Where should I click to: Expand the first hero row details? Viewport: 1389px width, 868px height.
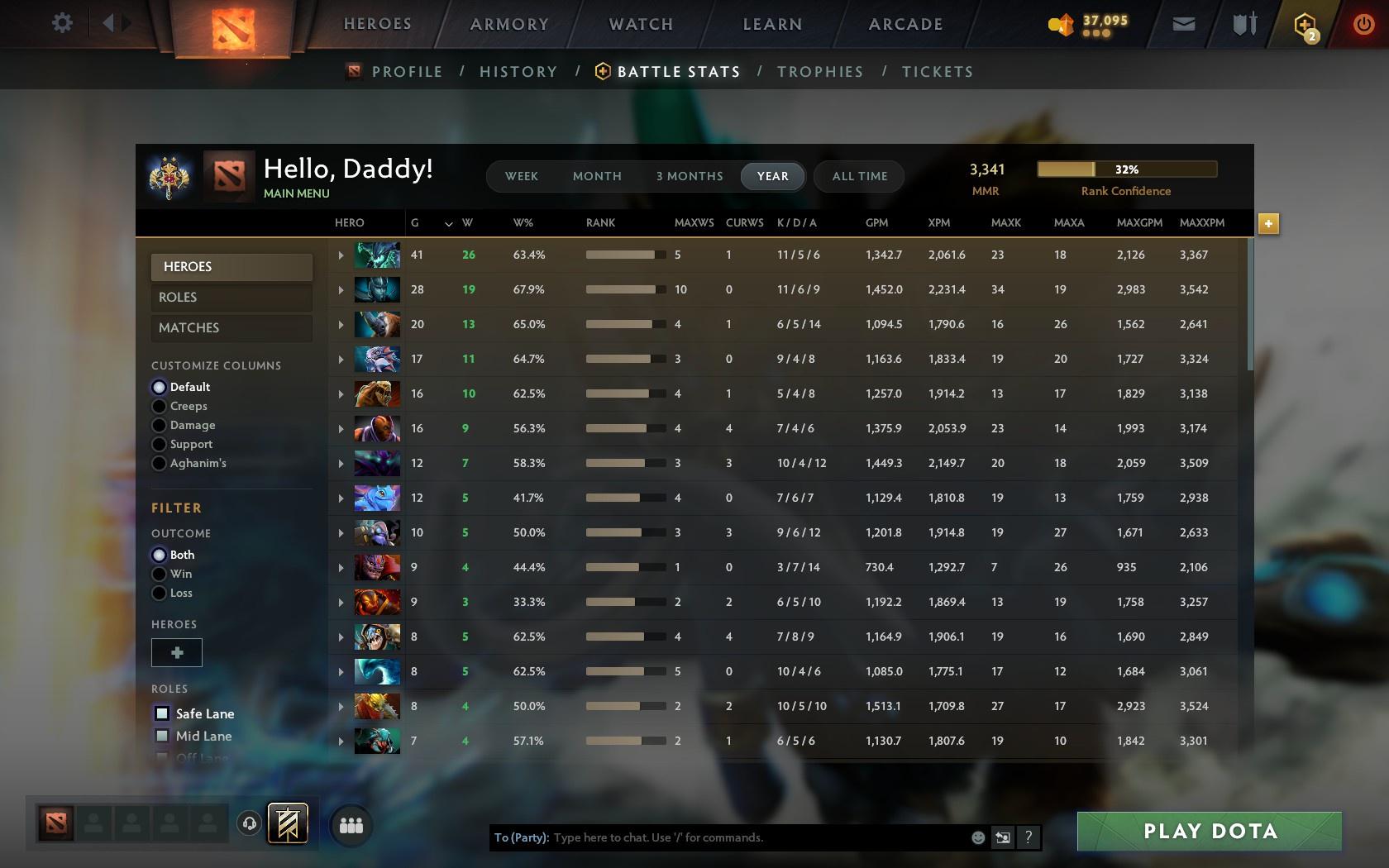(x=341, y=255)
